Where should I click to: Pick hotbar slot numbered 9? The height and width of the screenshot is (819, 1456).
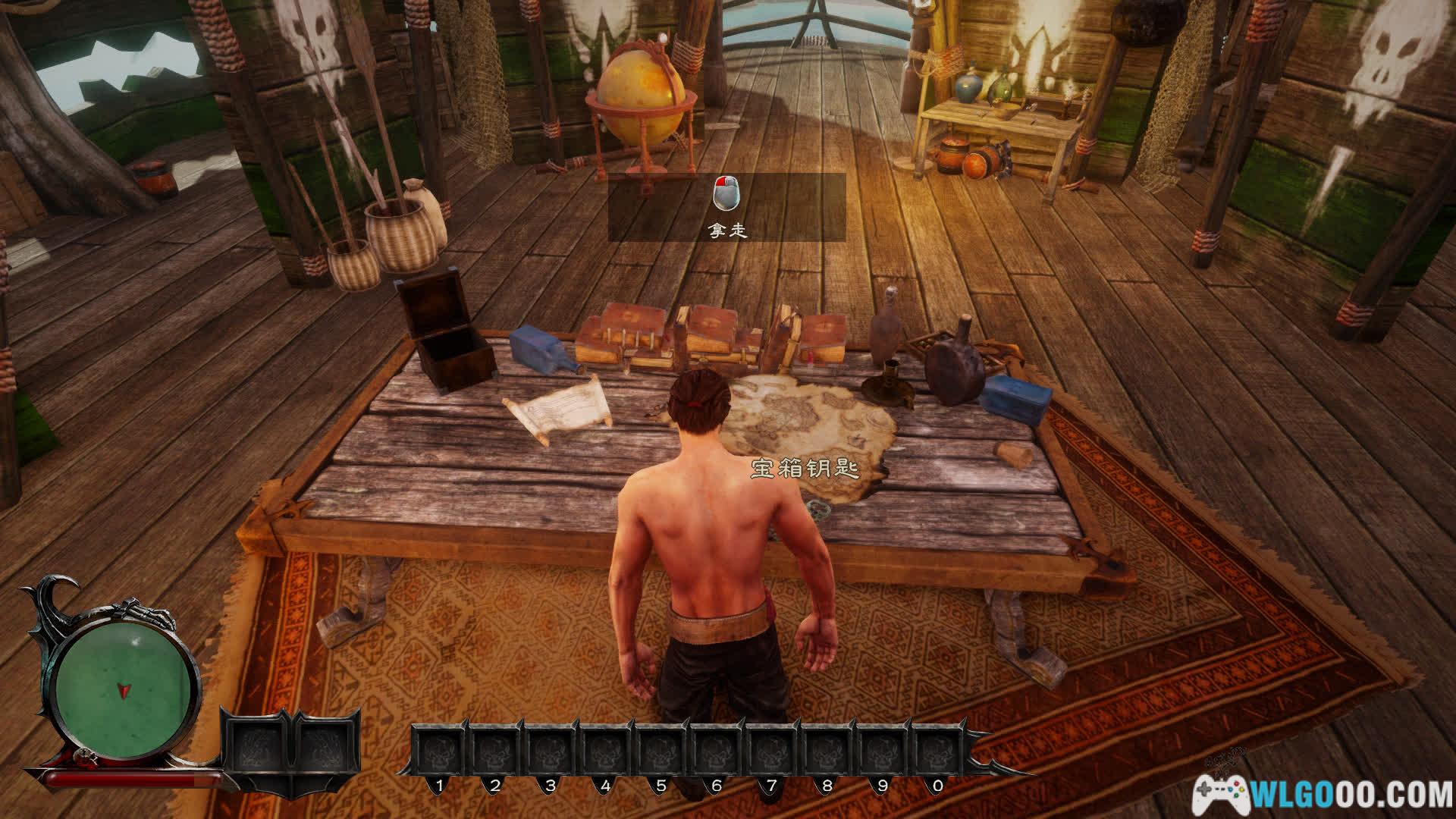click(x=882, y=752)
